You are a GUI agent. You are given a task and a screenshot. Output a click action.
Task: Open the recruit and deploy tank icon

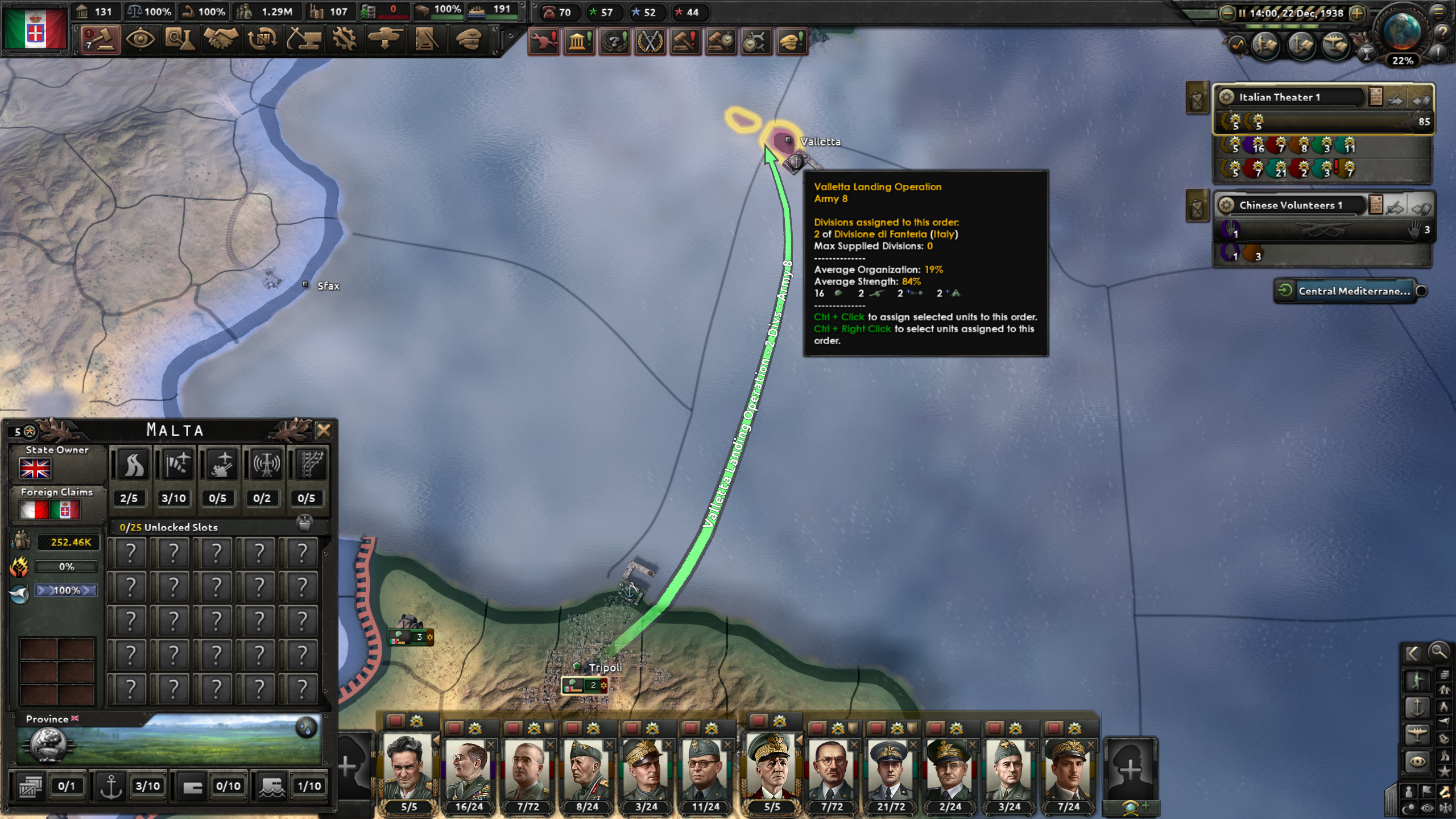point(385,40)
